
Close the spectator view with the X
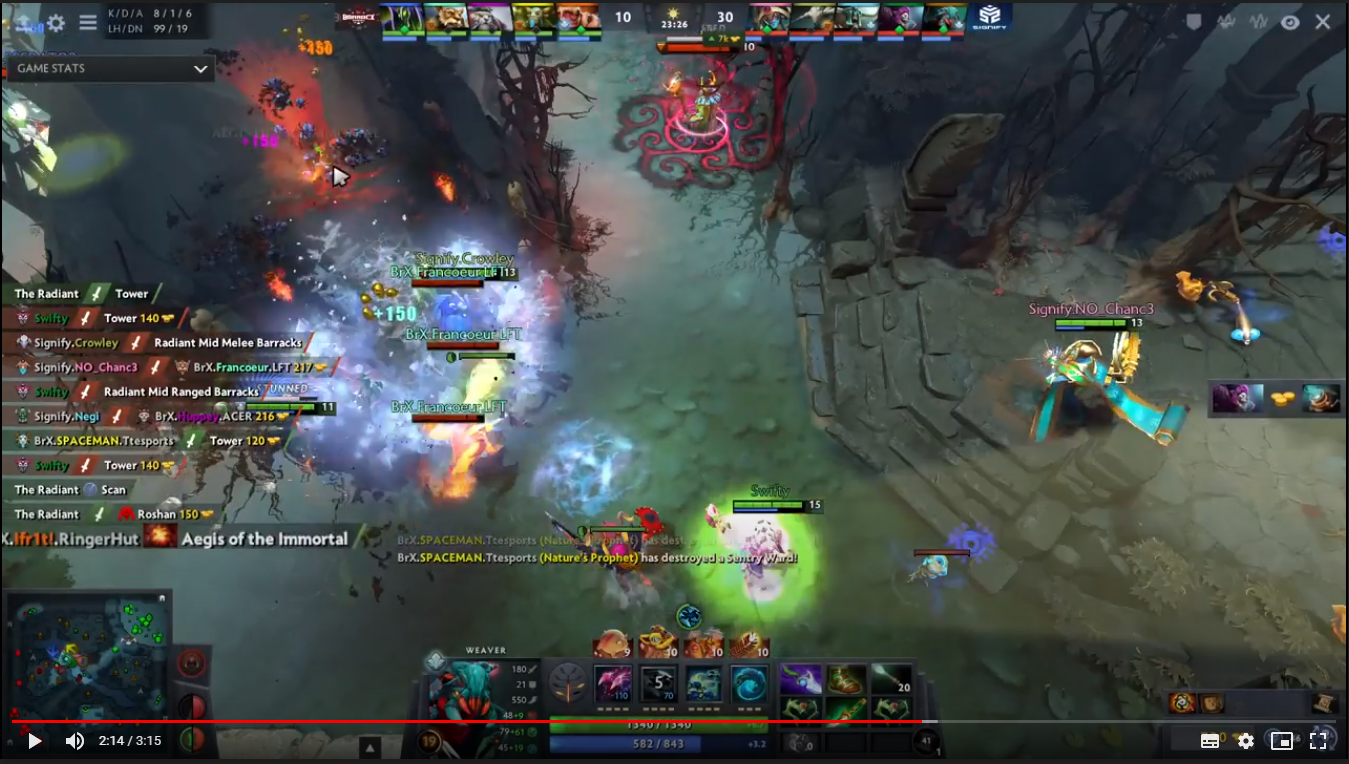pos(1323,22)
